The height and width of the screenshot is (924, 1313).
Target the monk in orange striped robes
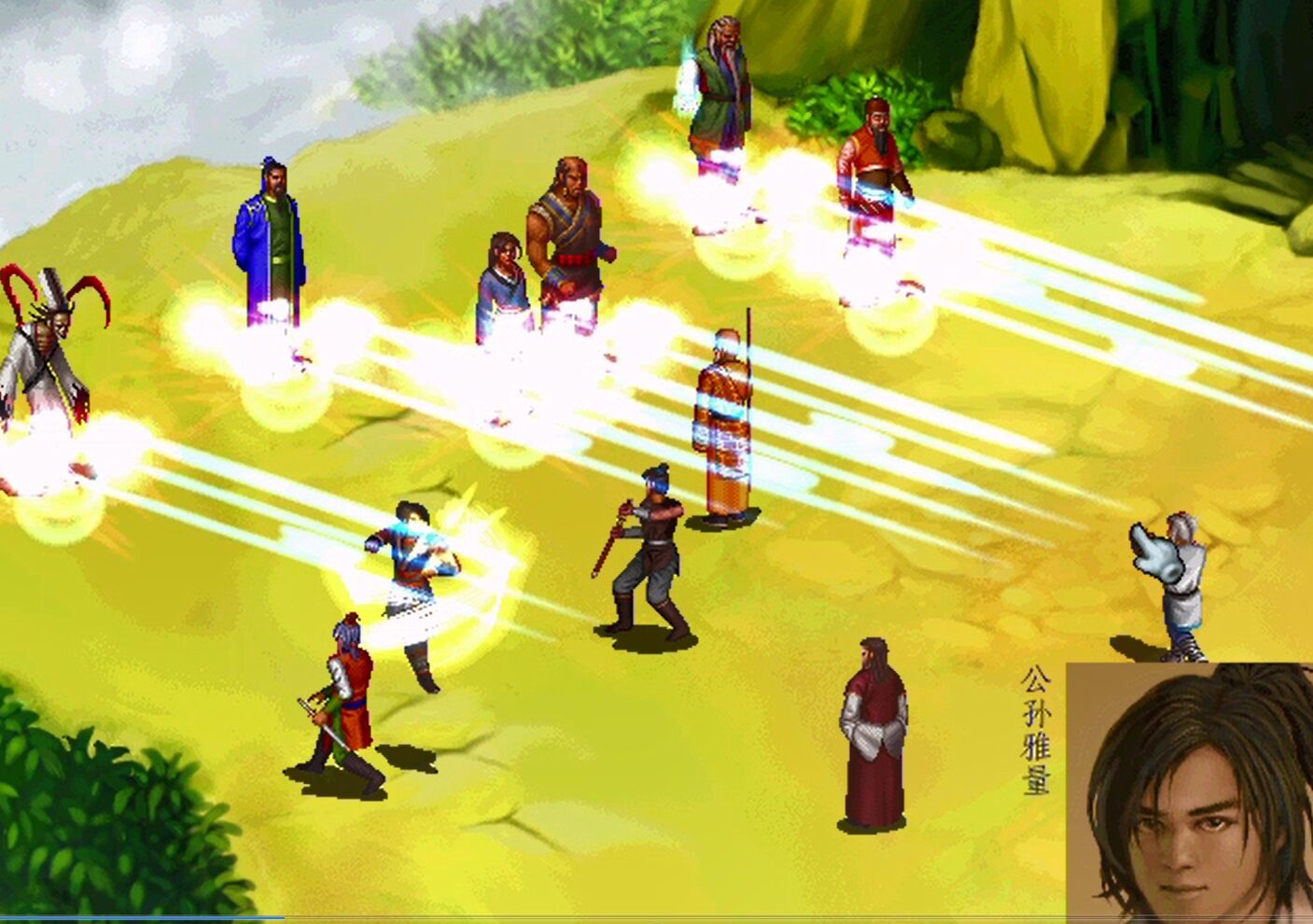[723, 420]
